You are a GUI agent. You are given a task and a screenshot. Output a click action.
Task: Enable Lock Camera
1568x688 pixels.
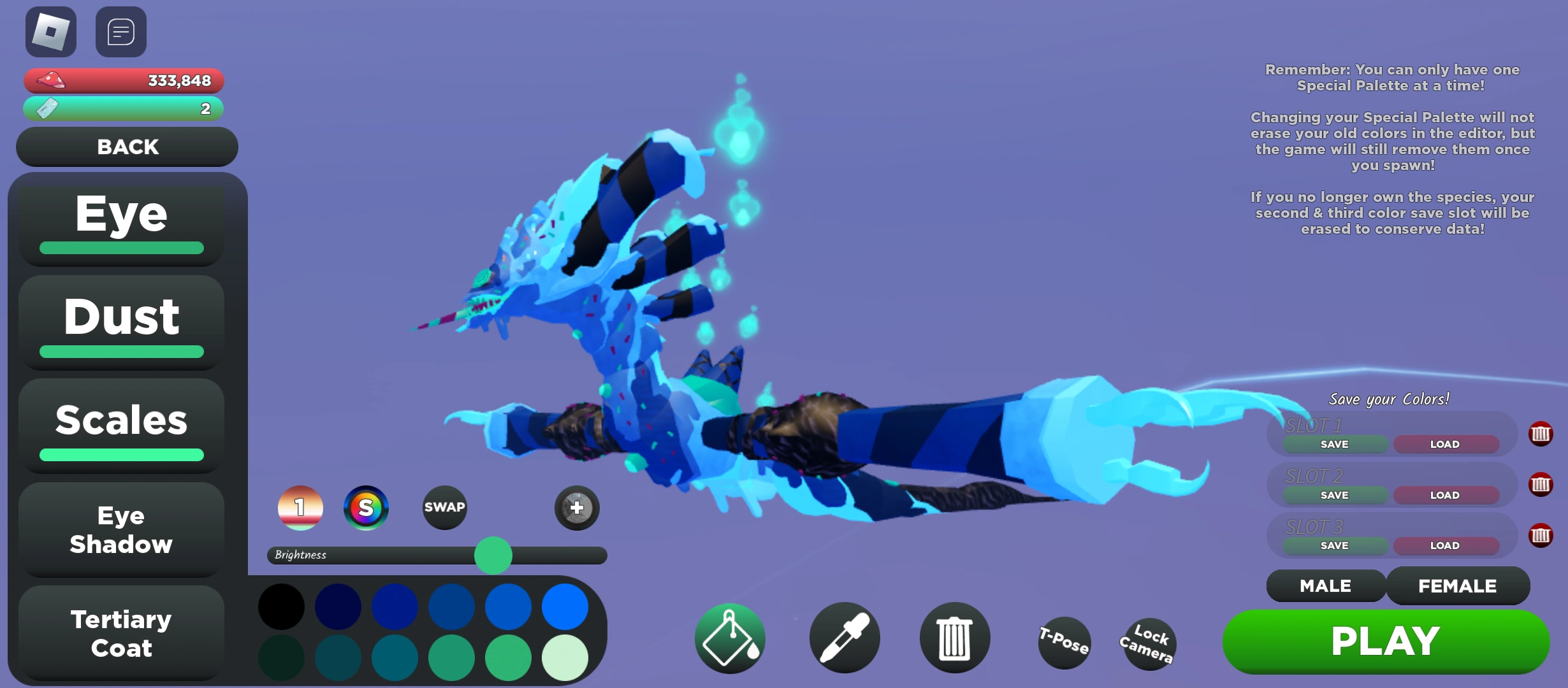pos(1149,645)
